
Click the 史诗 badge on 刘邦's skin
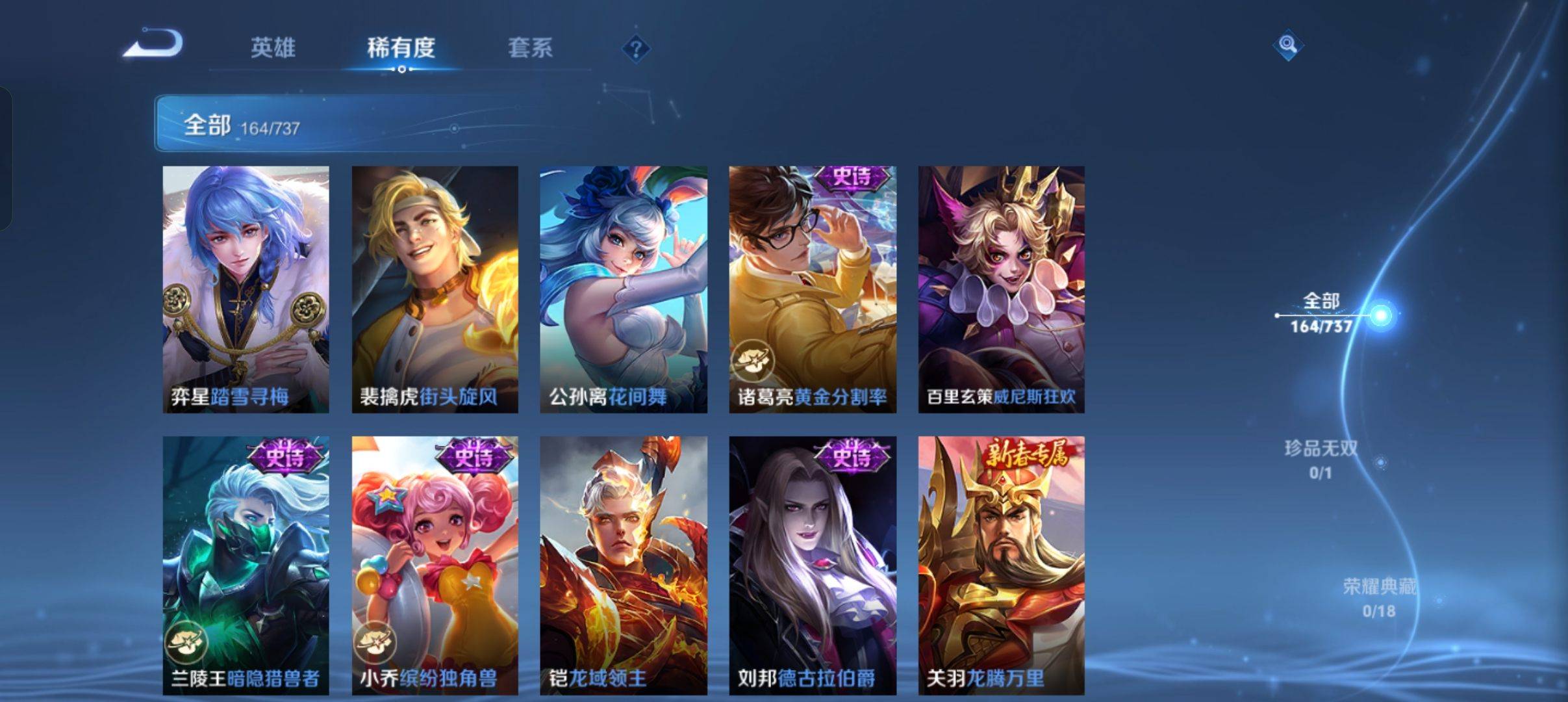click(852, 460)
